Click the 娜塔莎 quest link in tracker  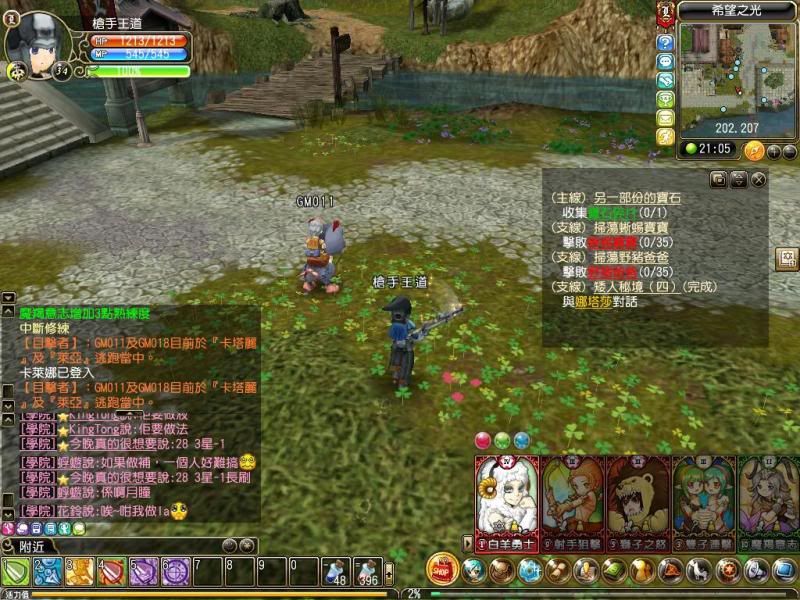pyautogui.click(x=593, y=301)
